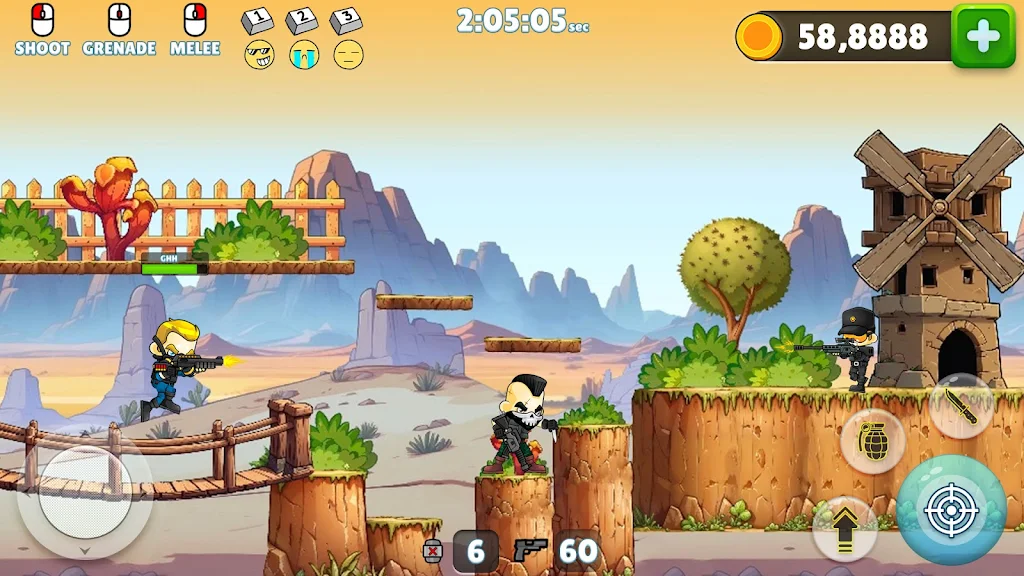Select the pistol weapon icon
The height and width of the screenshot is (576, 1024).
tap(529, 550)
